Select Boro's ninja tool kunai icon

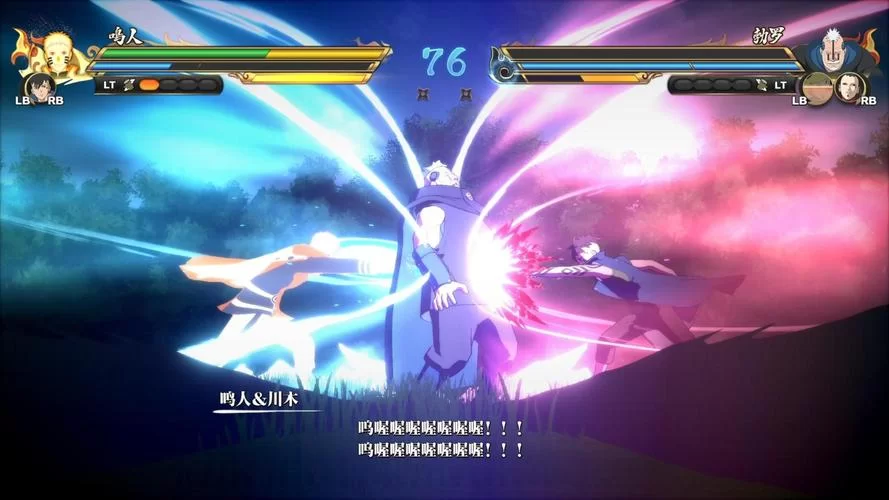[x=761, y=86]
